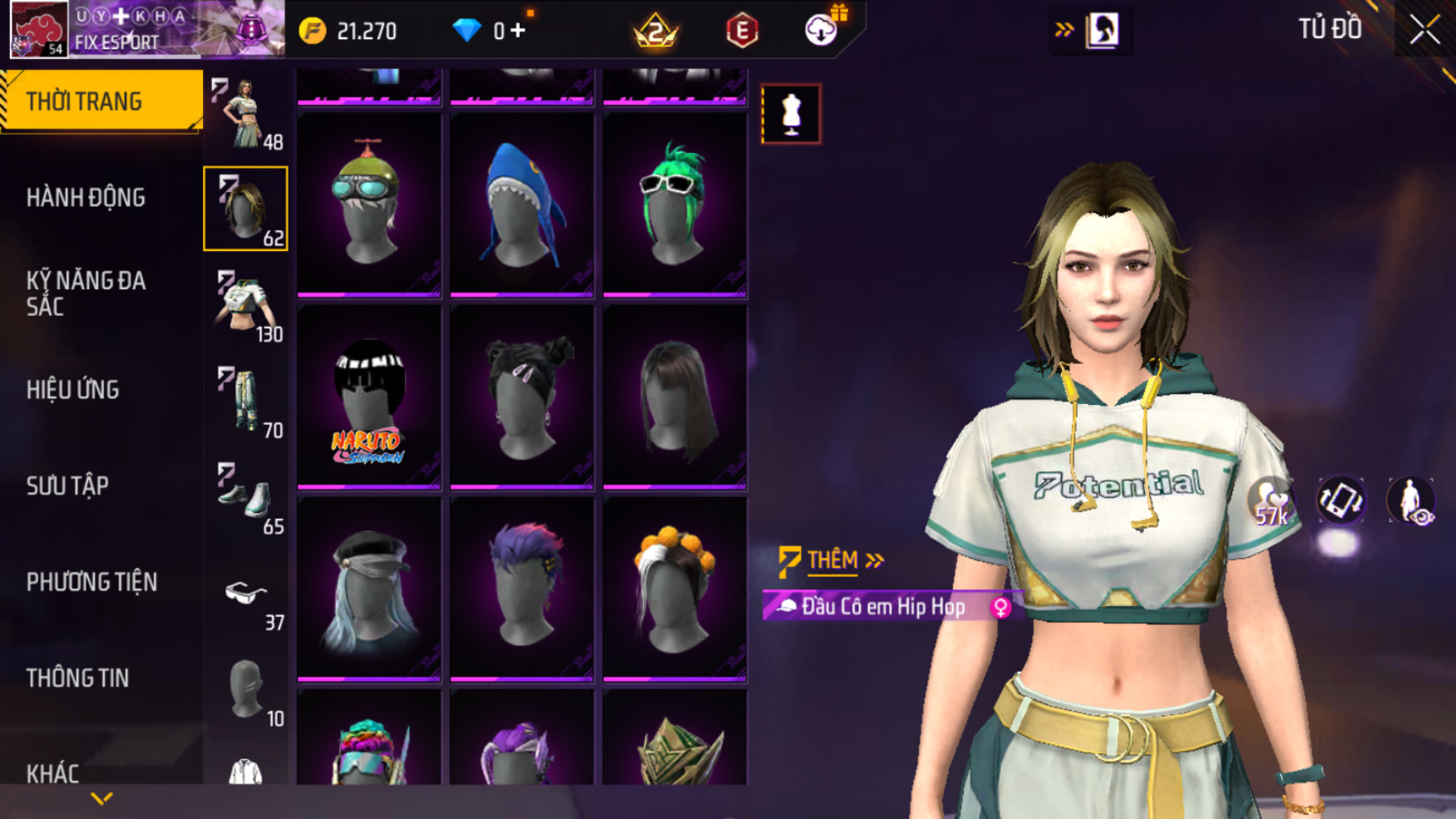1456x819 pixels.
Task: Select the Hiệu Ứng tab
Action: 73,390
